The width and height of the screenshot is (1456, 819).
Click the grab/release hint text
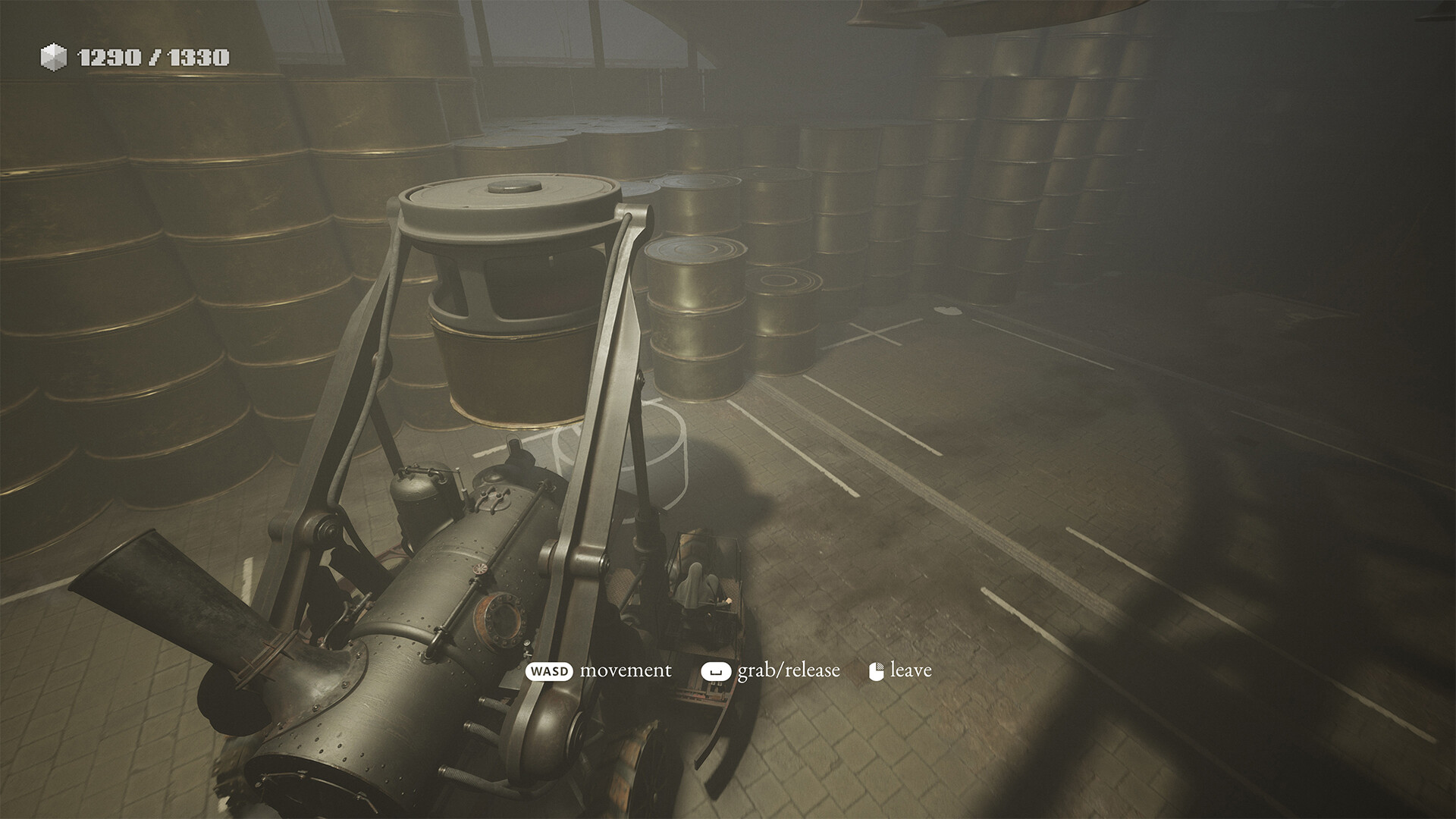[786, 670]
